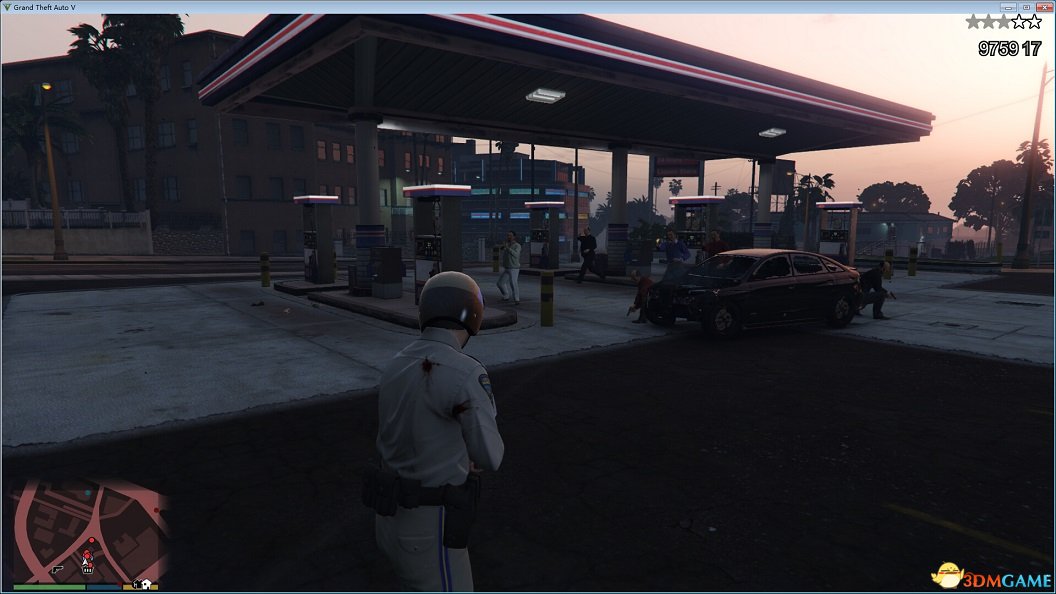Click the white safehouse icon on minimap
The image size is (1056, 594).
[146, 583]
